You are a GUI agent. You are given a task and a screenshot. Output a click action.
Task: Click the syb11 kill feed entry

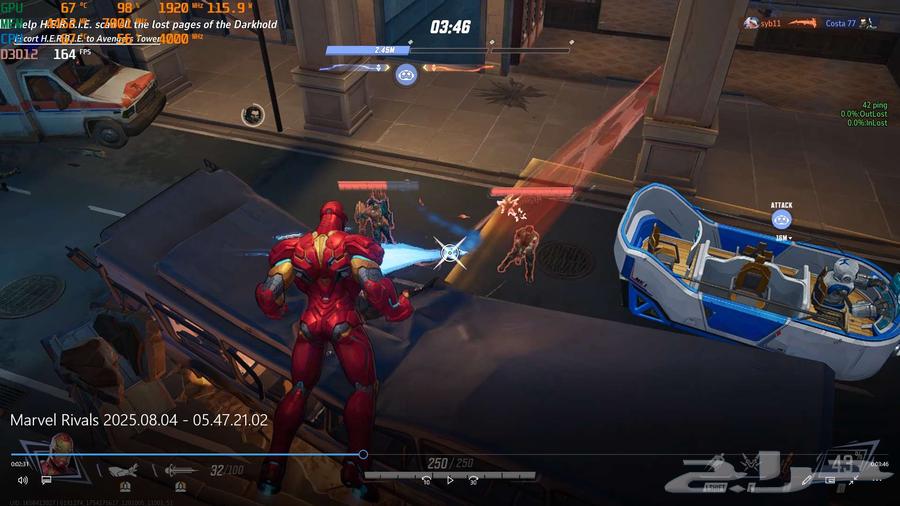click(768, 23)
